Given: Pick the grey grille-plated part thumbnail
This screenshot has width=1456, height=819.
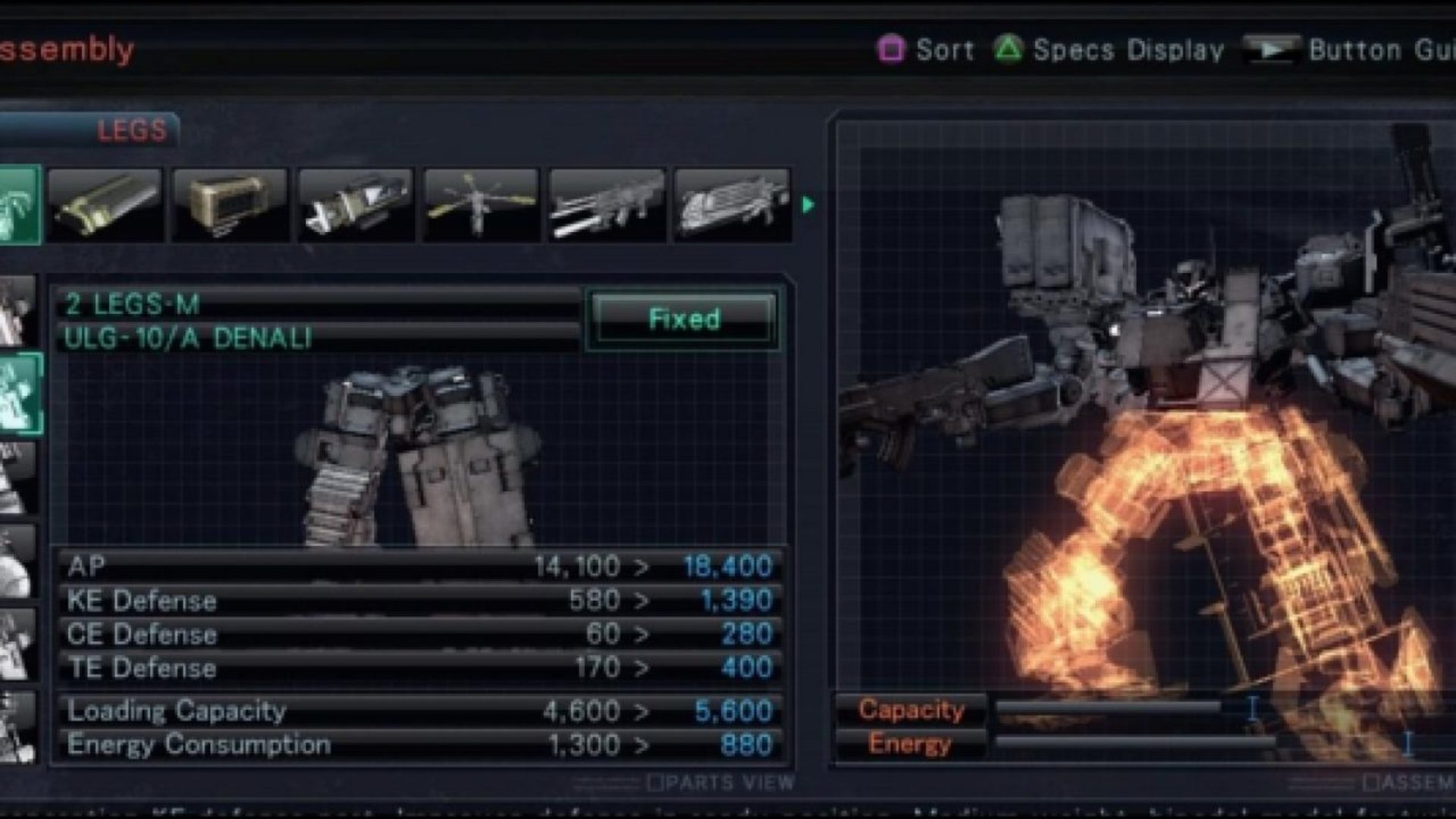Looking at the screenshot, I should click(x=732, y=205).
